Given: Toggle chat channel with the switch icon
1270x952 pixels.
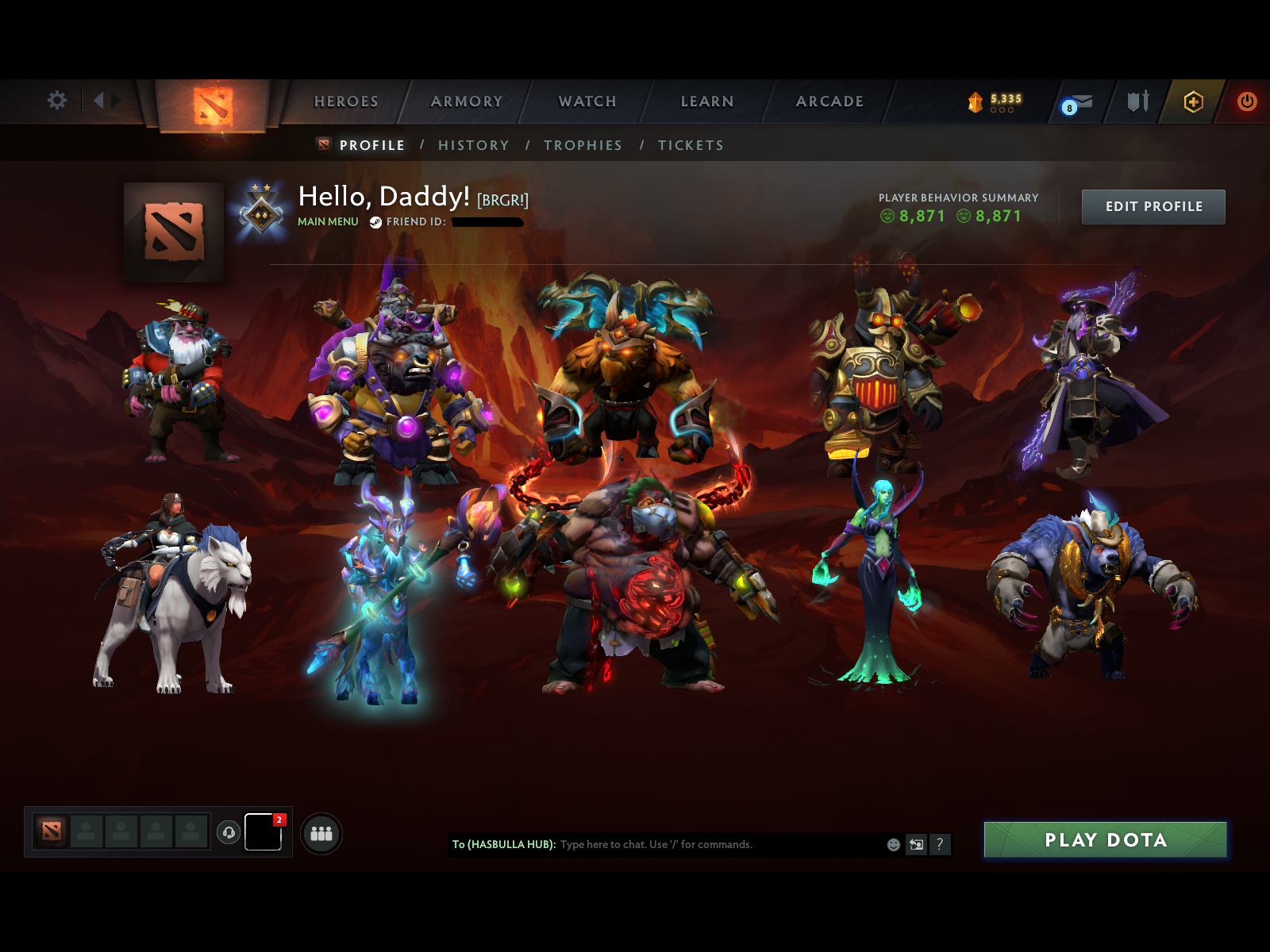Looking at the screenshot, I should coord(915,845).
